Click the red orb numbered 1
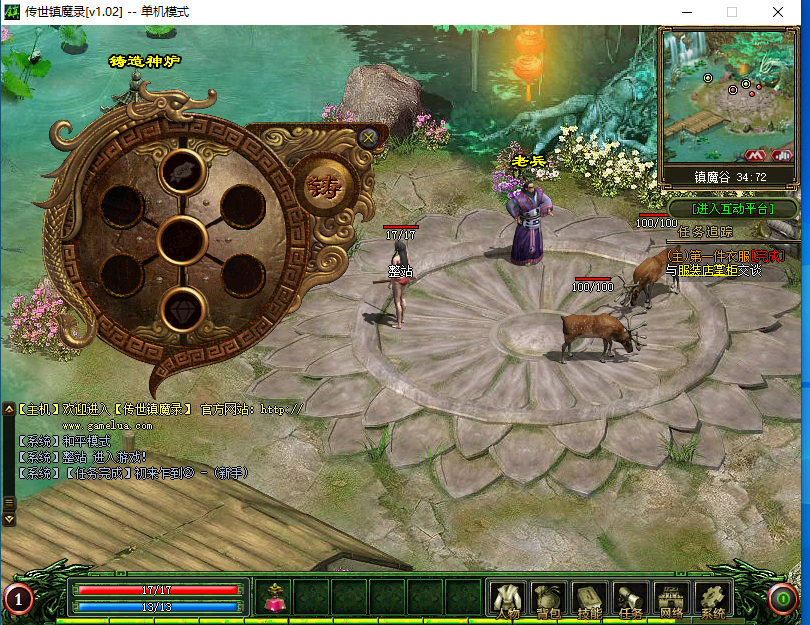The height and width of the screenshot is (625, 810). point(19,599)
